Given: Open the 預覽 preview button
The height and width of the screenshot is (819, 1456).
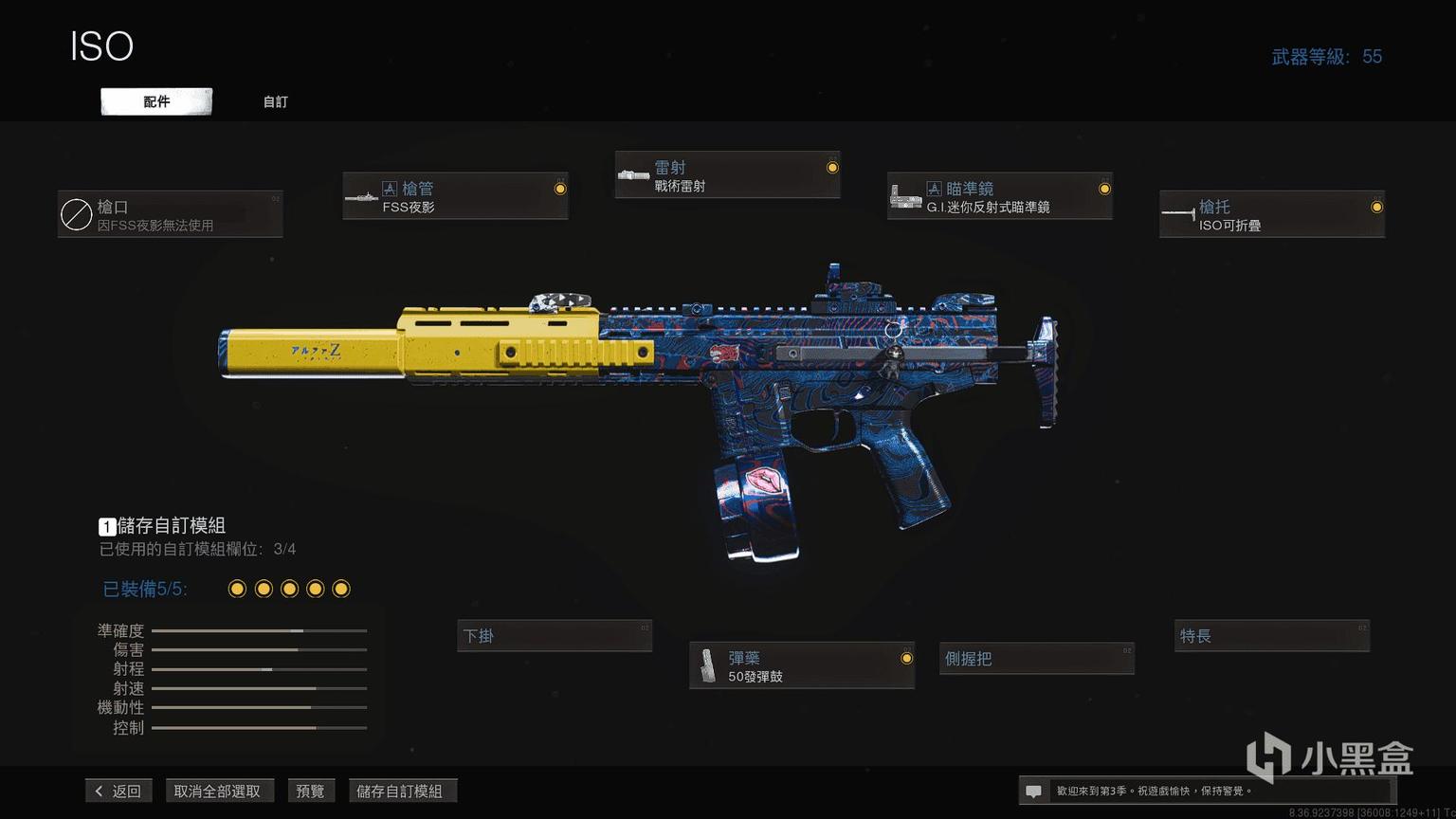Looking at the screenshot, I should click(310, 791).
